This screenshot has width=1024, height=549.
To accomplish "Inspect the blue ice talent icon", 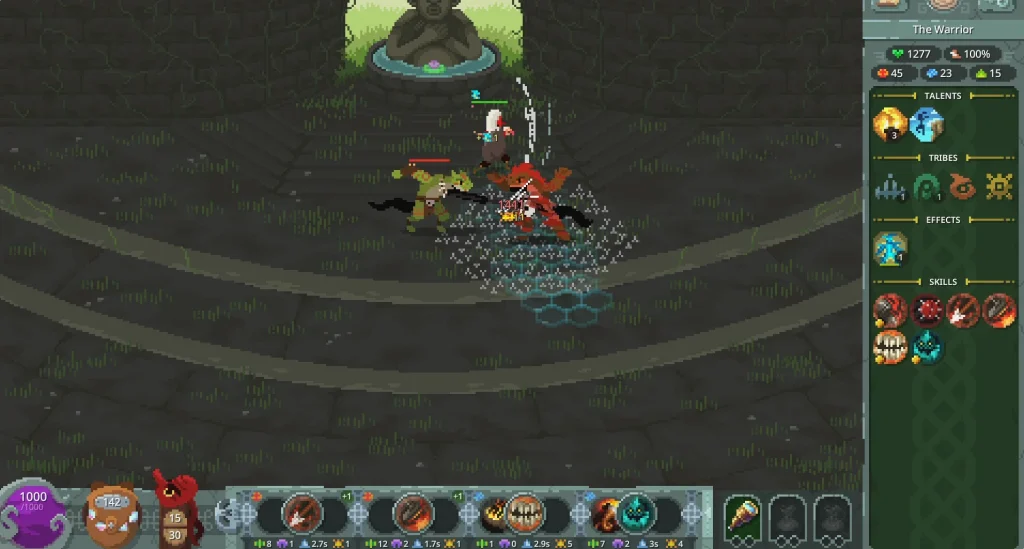I will point(927,125).
